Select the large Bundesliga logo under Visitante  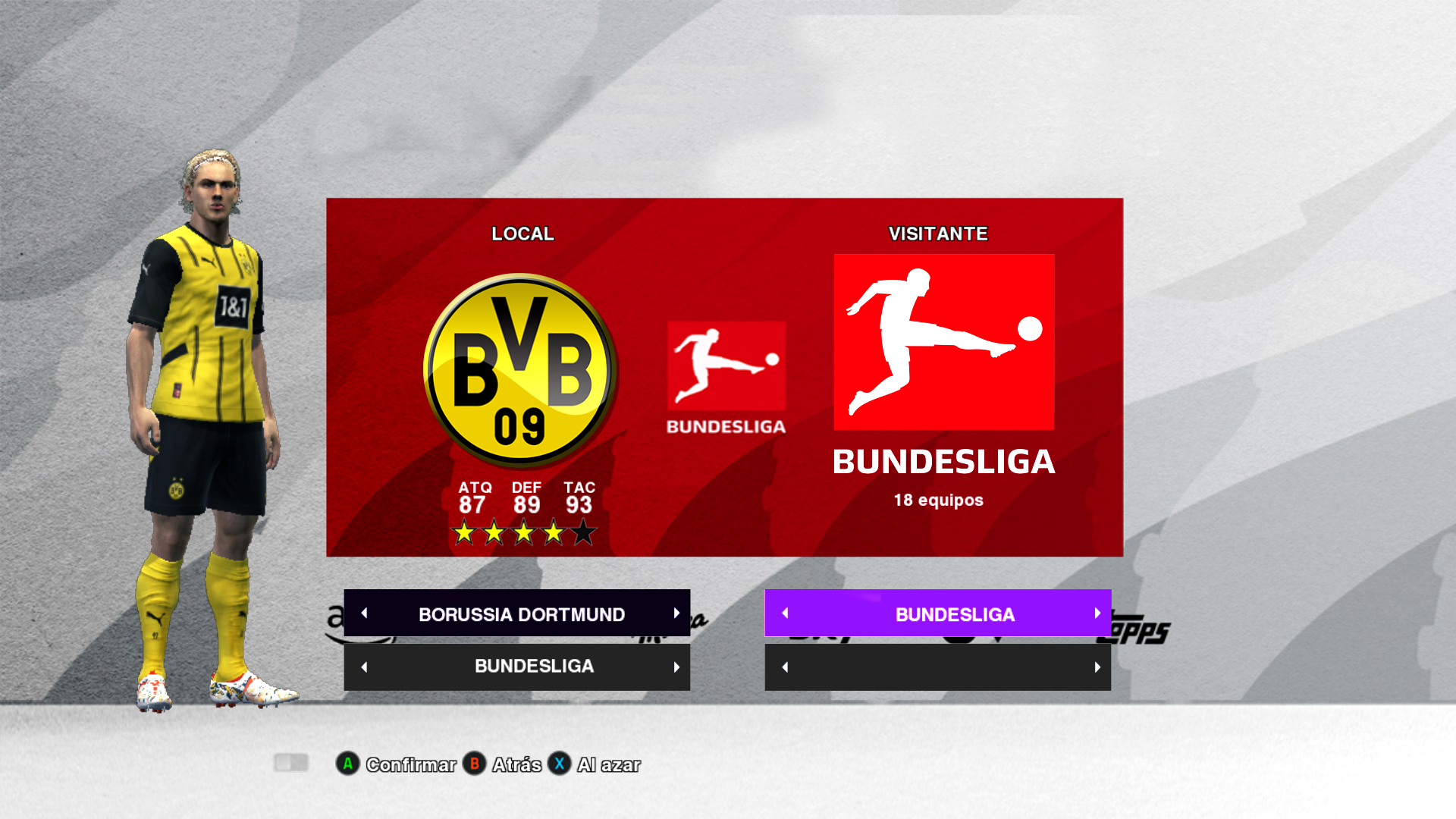[943, 342]
